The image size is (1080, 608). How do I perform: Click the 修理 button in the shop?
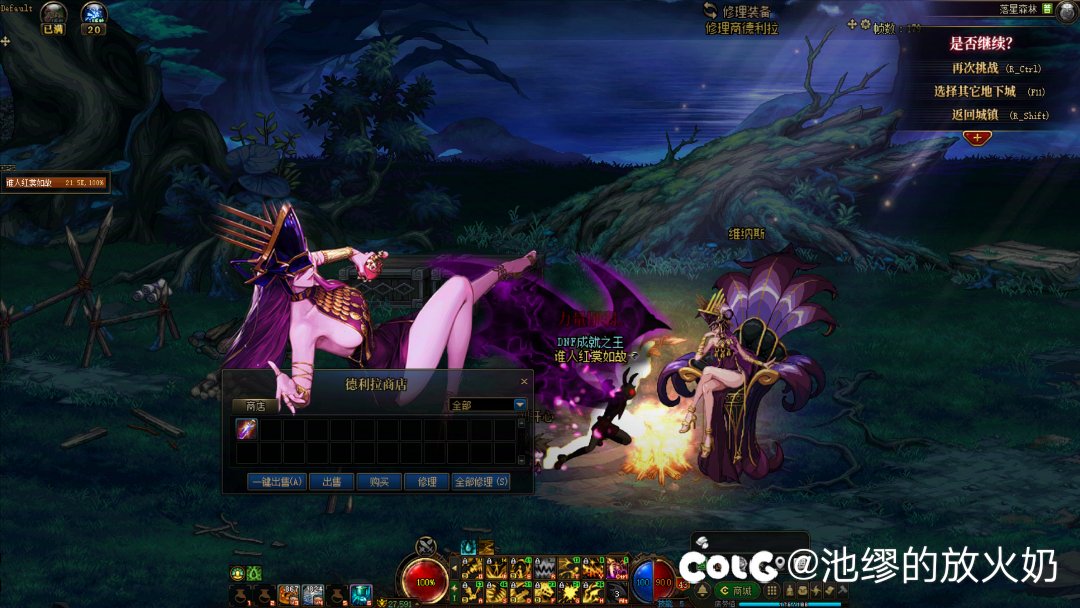[427, 482]
